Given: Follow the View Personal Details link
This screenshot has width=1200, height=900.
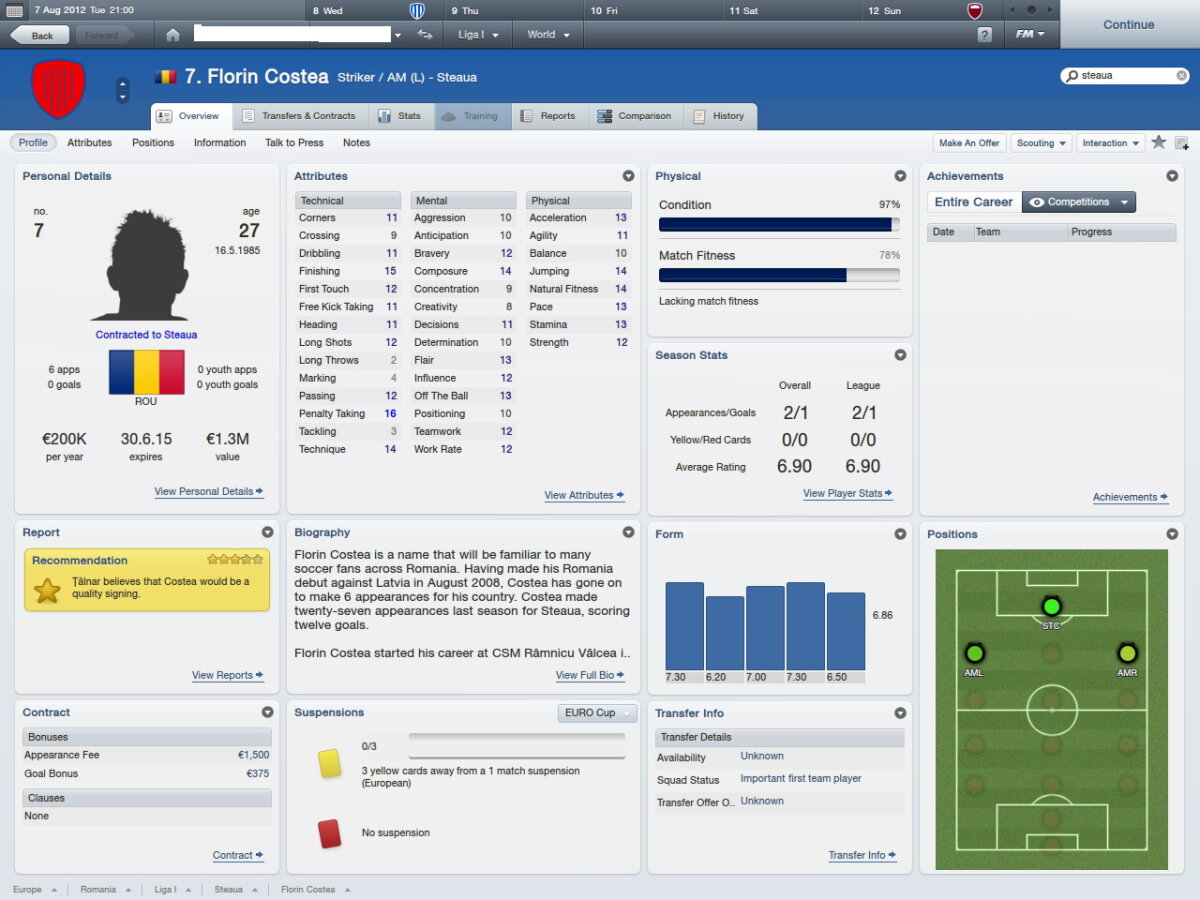Looking at the screenshot, I should point(208,492).
